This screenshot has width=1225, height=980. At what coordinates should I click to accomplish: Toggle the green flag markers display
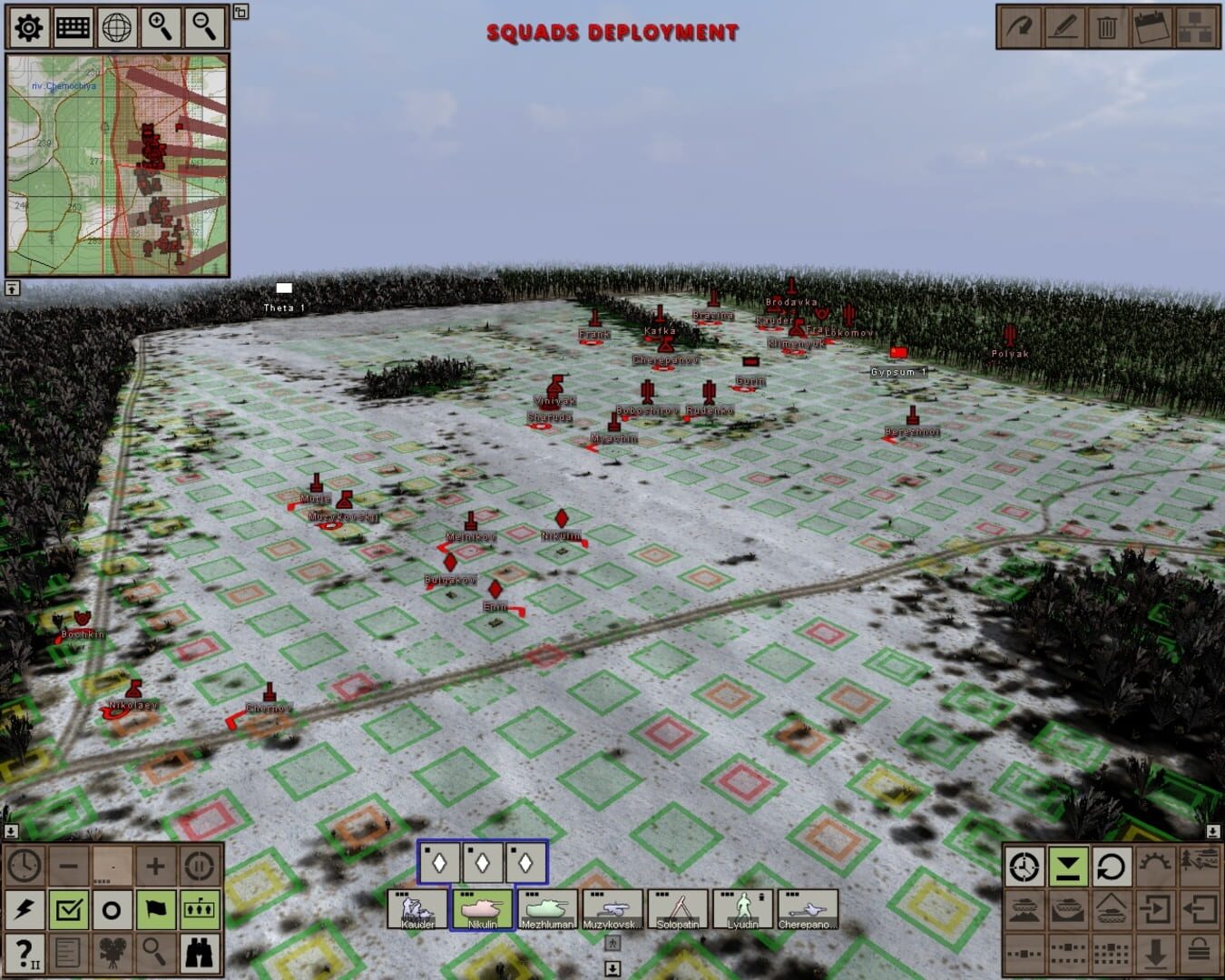tap(156, 909)
